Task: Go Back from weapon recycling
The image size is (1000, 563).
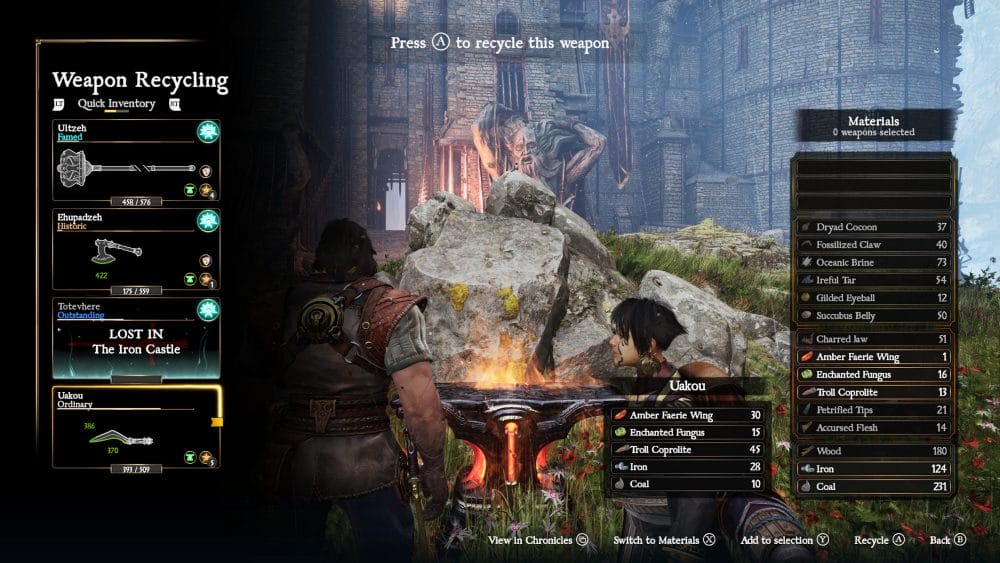Action: point(947,540)
